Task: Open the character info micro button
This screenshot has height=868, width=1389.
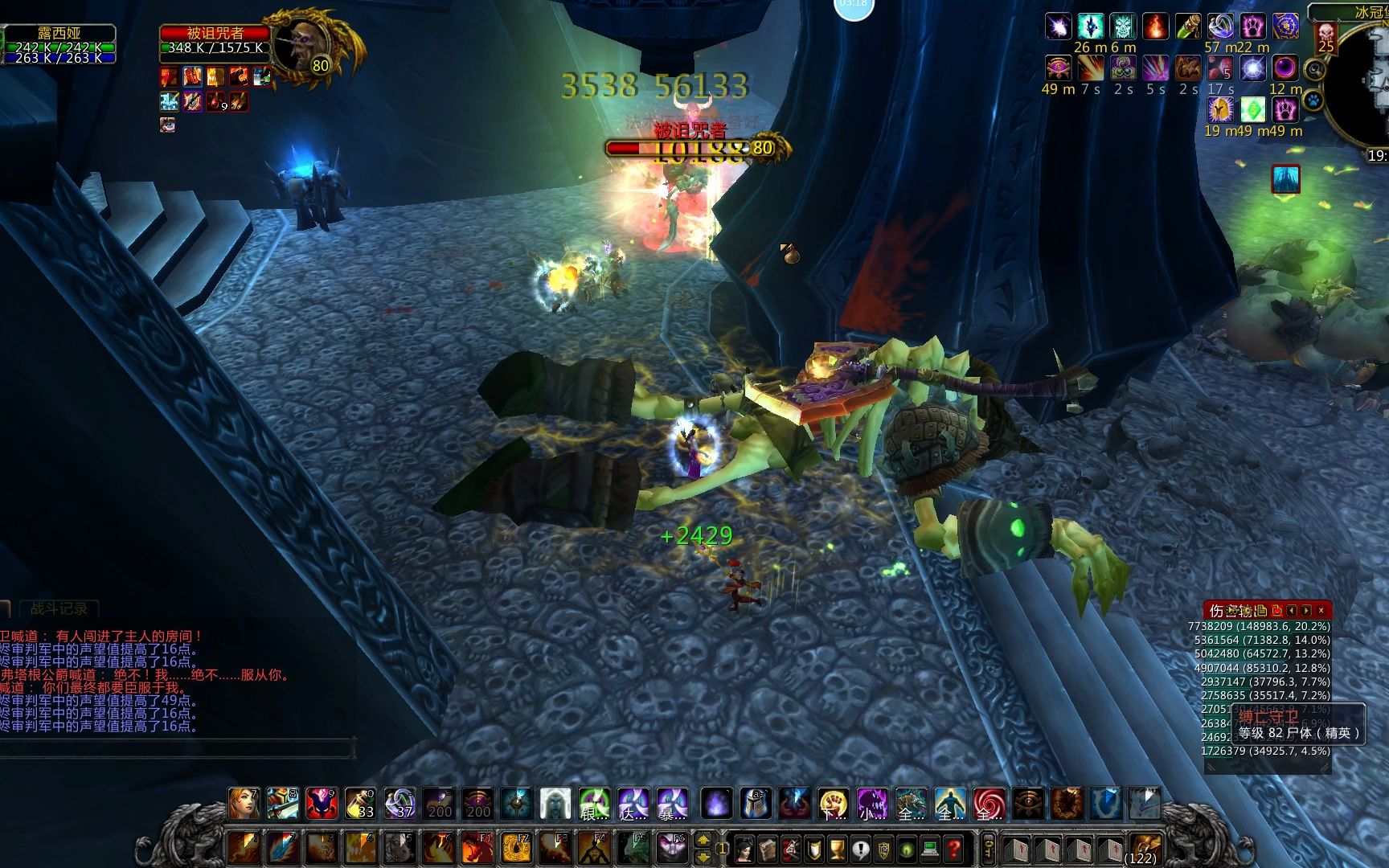Action: pos(744,849)
